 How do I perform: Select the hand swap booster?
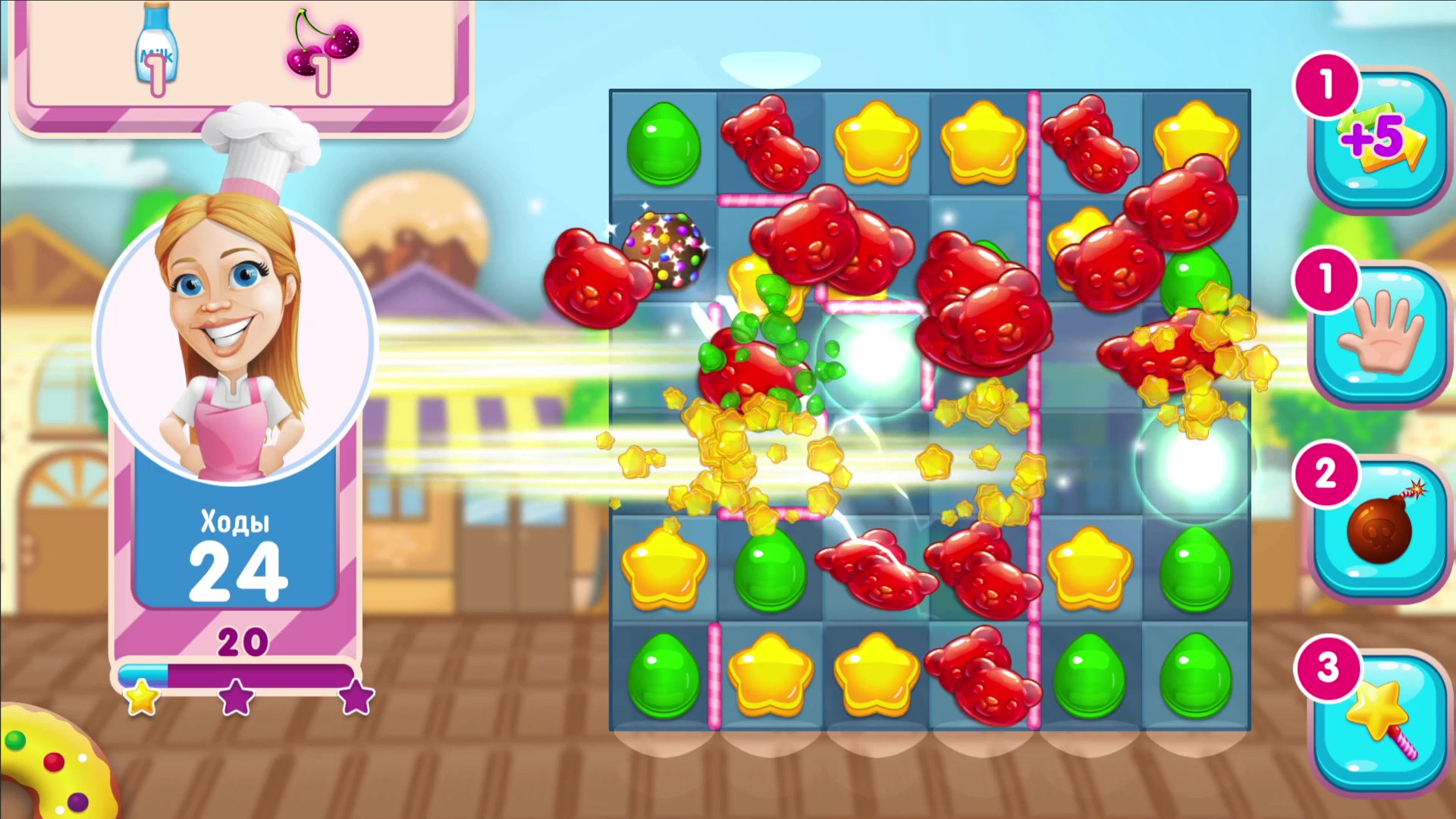point(1379,334)
